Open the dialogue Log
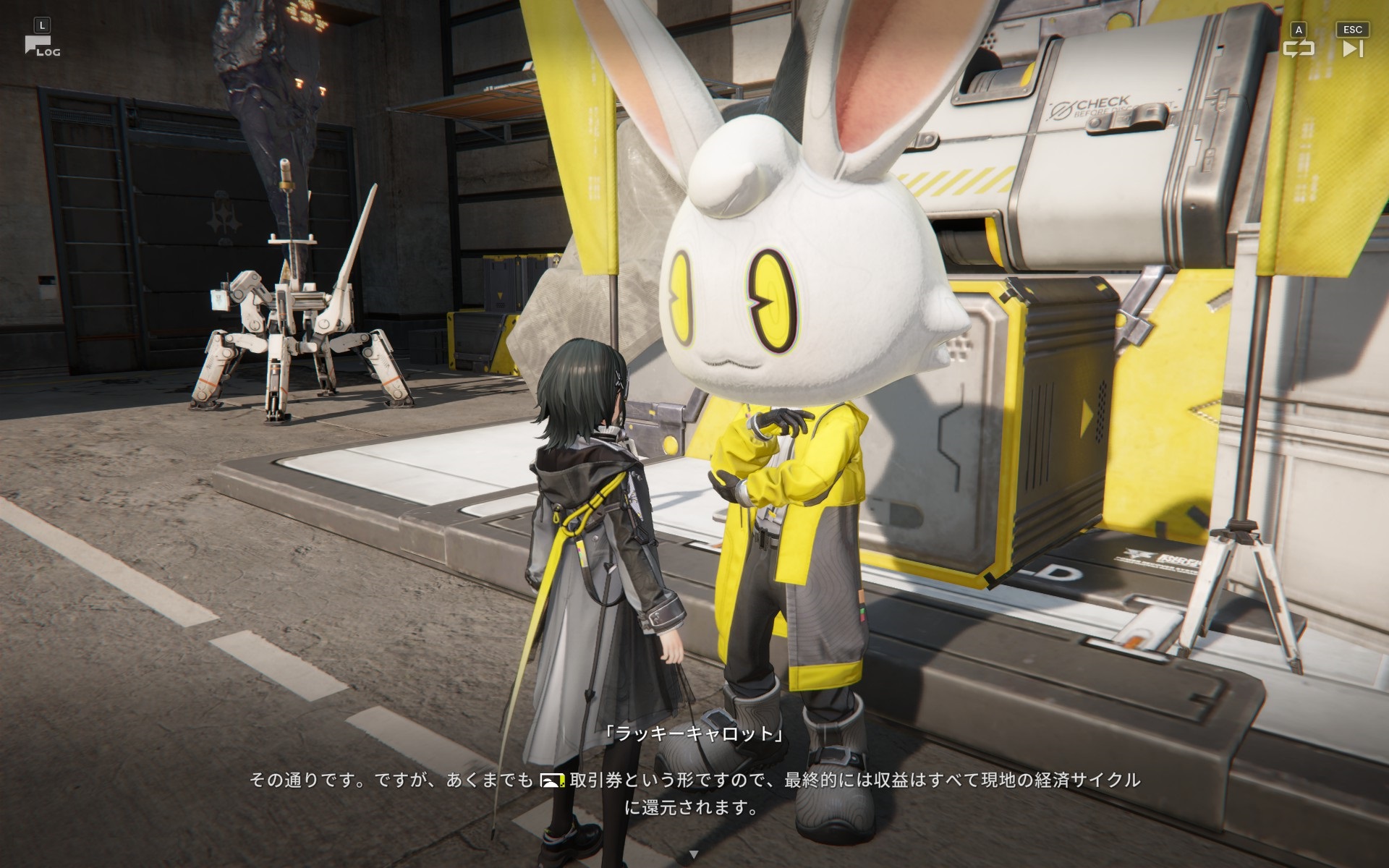This screenshot has height=868, width=1389. point(42,46)
